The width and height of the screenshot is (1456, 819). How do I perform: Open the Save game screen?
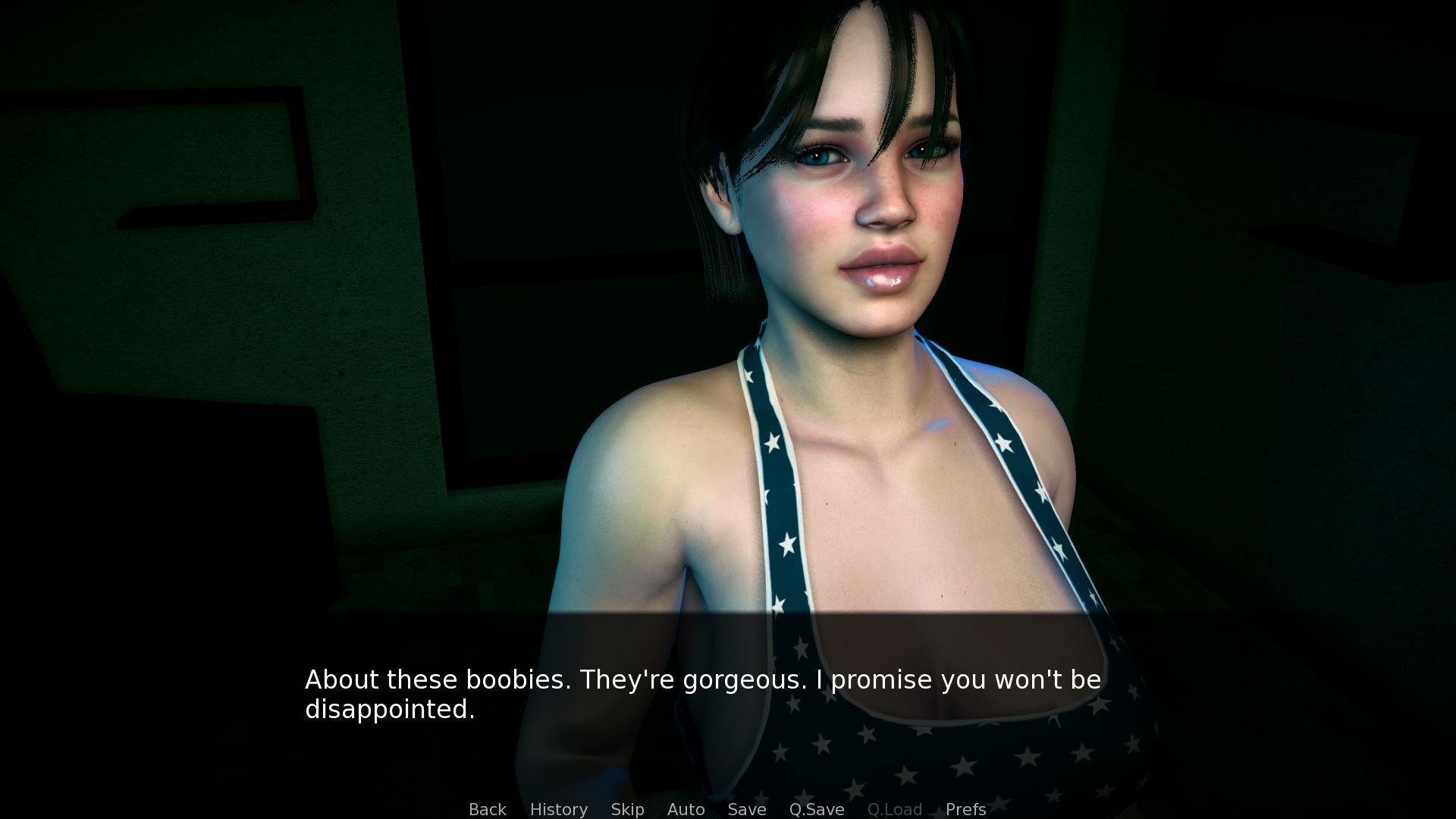pyautogui.click(x=746, y=809)
